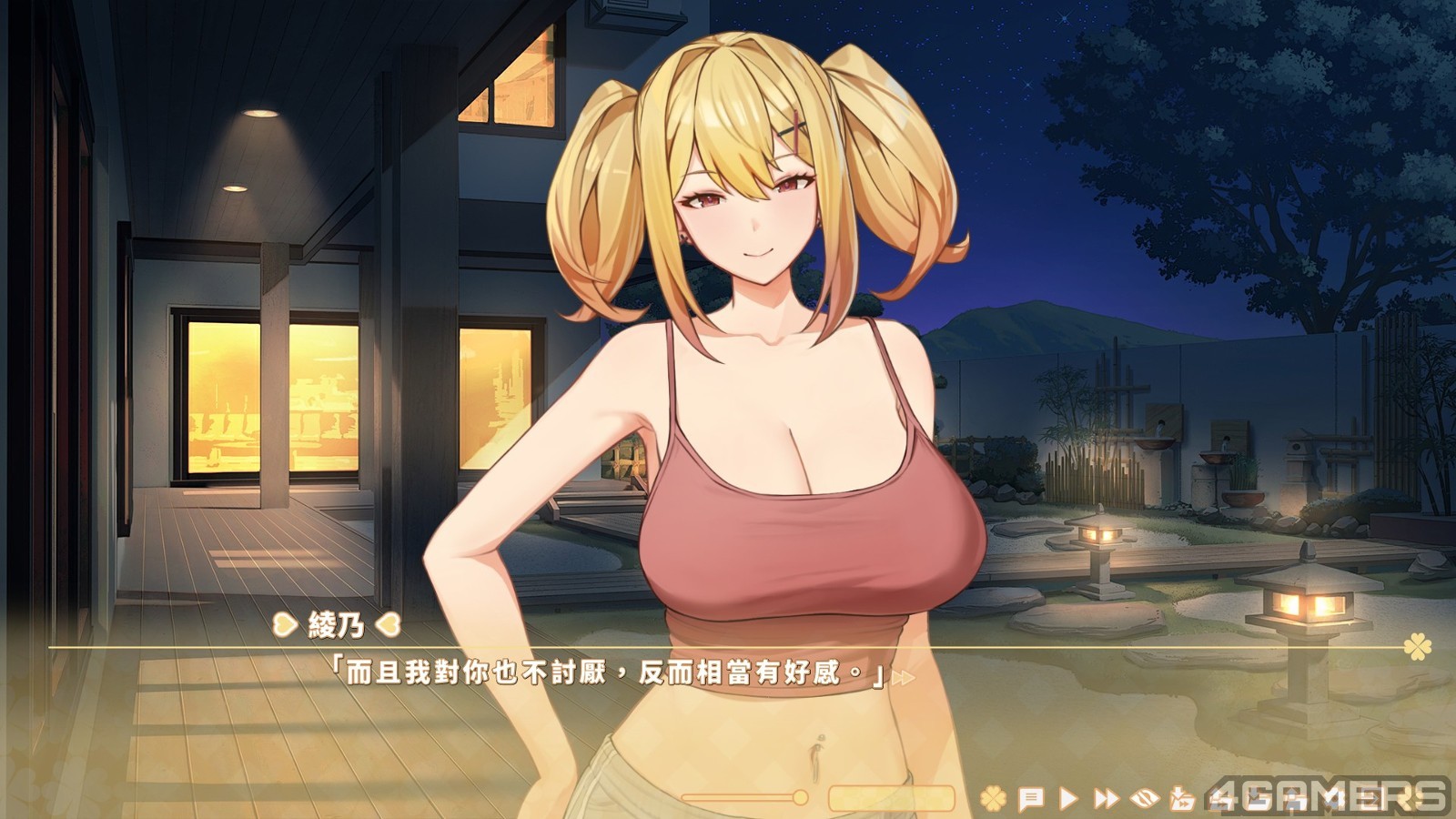This screenshot has height=819, width=1456.
Task: Click the blank yellow button beside the slider
Action: [x=891, y=798]
